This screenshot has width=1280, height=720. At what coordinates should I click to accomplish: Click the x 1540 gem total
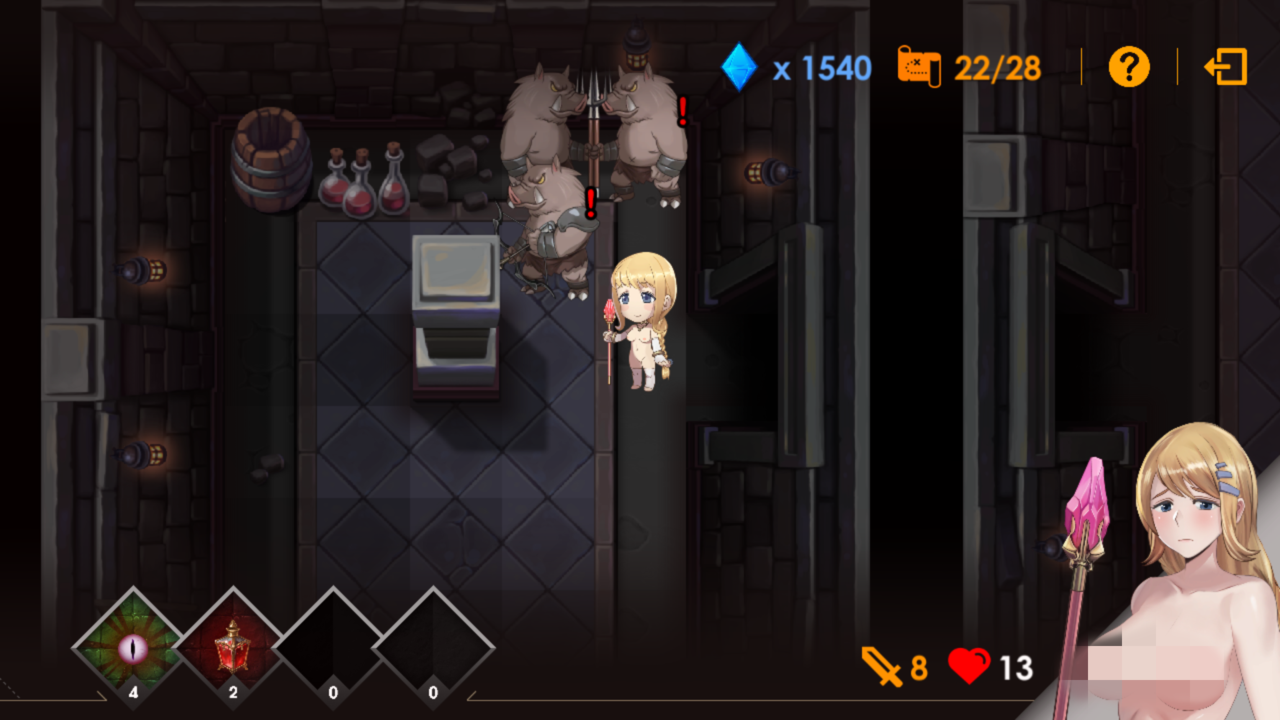(x=823, y=69)
